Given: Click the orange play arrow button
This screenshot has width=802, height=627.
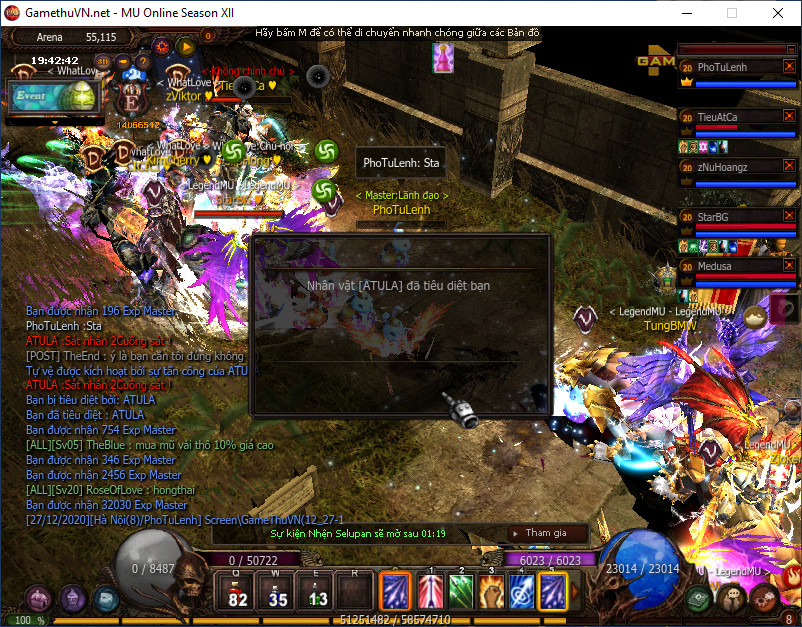Looking at the screenshot, I should click(186, 45).
